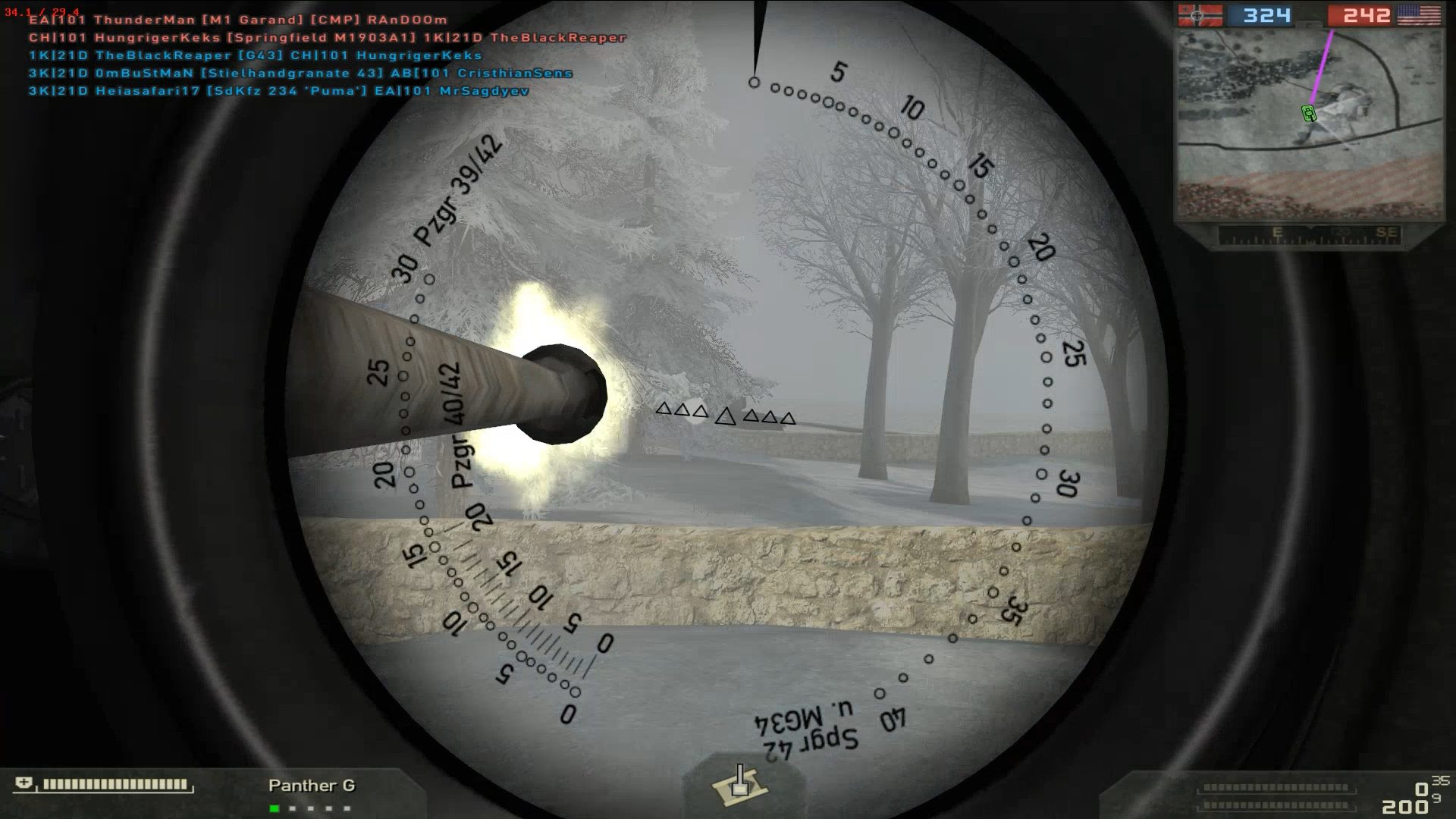Screen dimensions: 1456x819
Task: Select the green tank marker on the minimap
Action: point(1308,114)
